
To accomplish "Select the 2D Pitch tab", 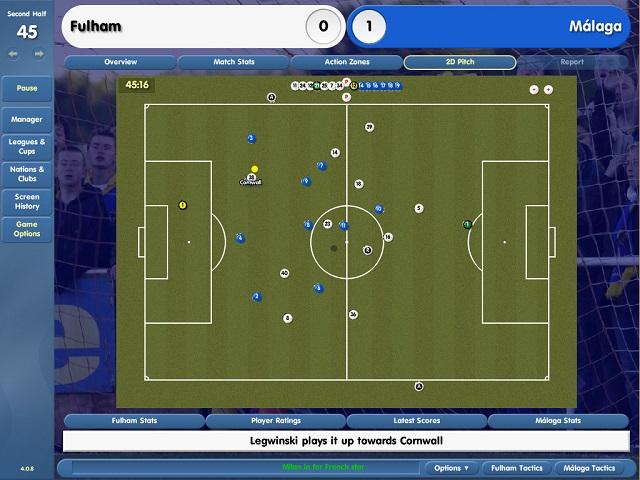I will 459,62.
